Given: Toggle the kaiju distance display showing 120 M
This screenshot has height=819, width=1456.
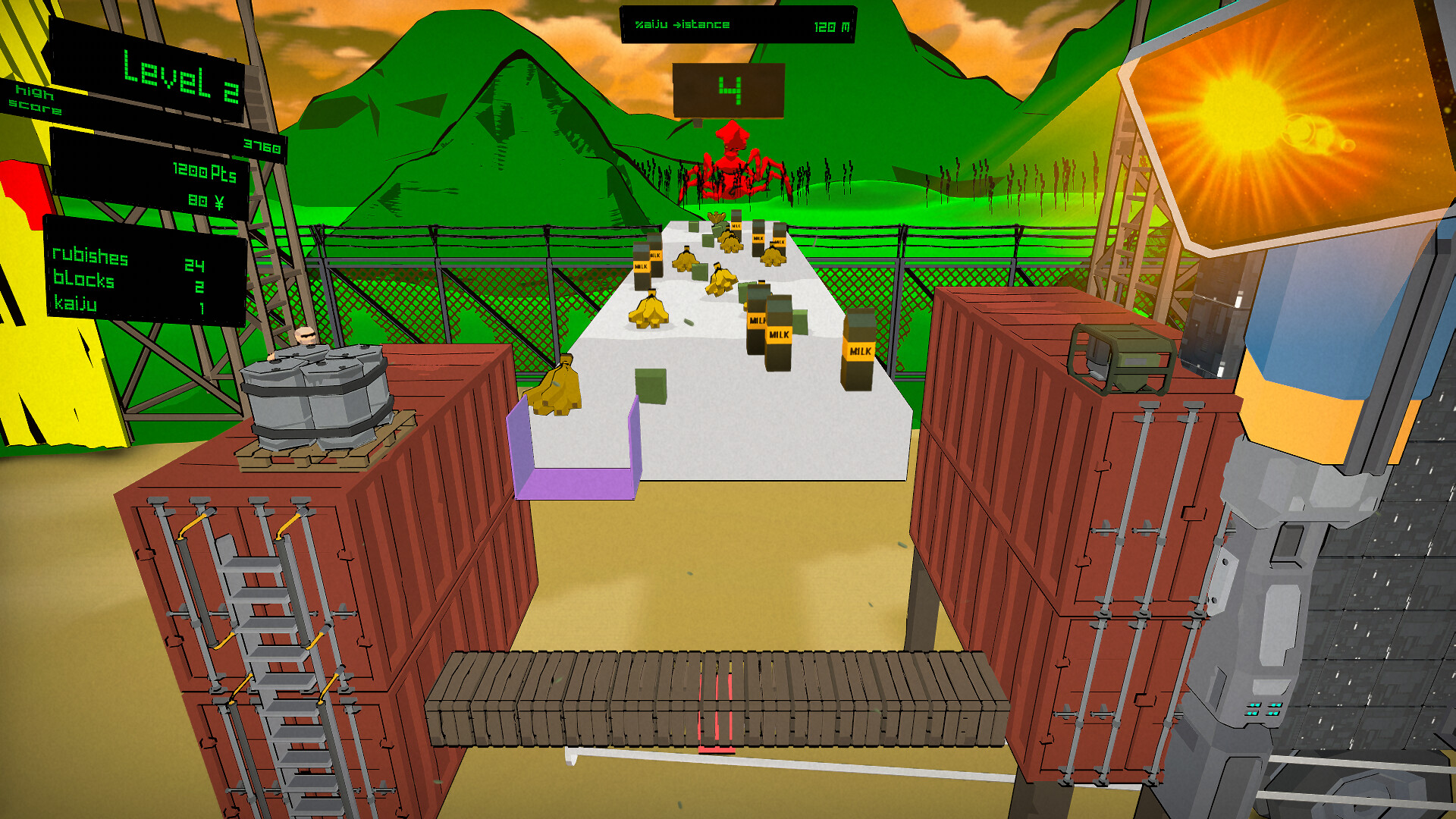Looking at the screenshot, I should pyautogui.click(x=739, y=24).
